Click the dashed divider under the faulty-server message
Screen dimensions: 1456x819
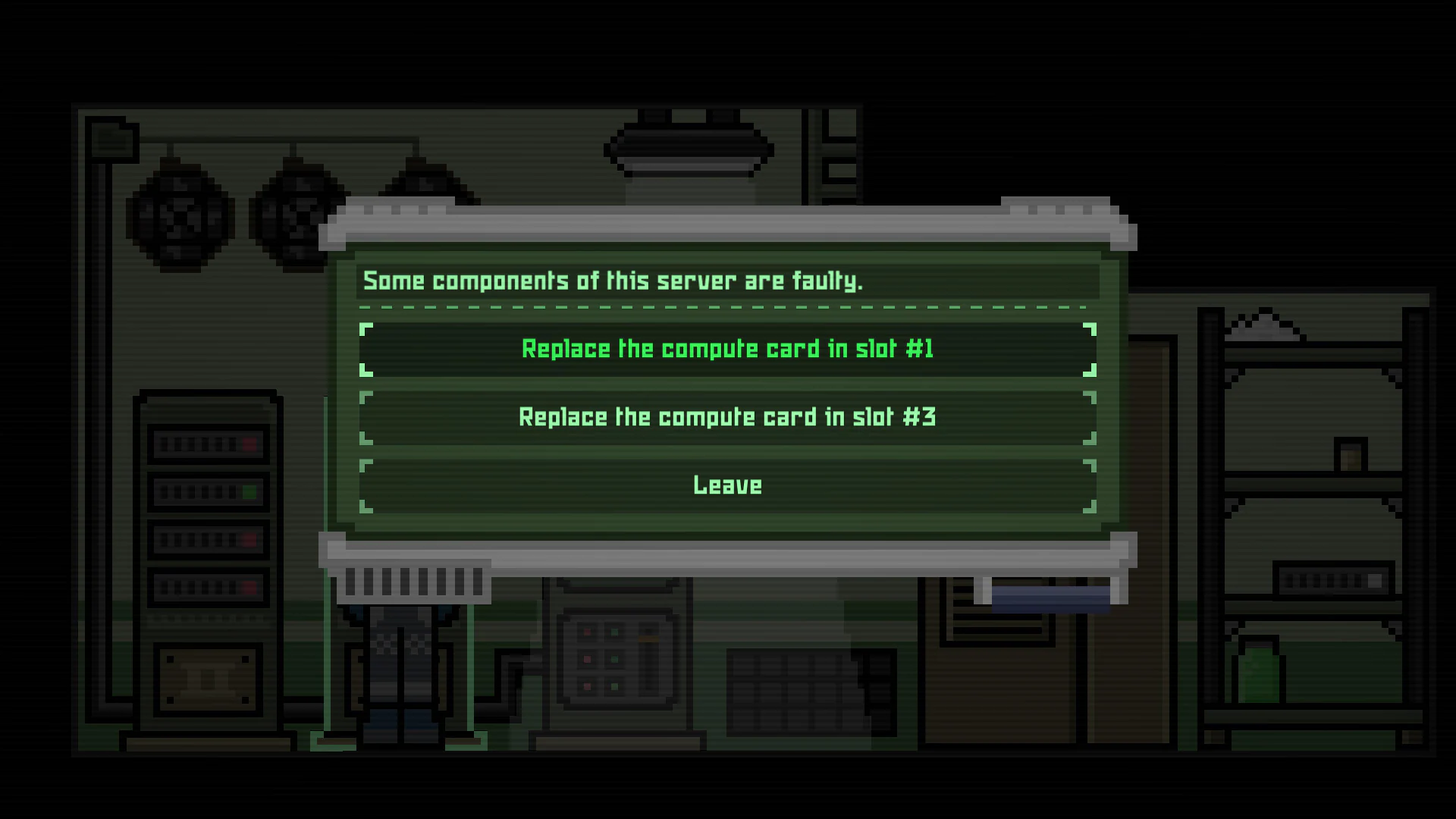[726, 306]
